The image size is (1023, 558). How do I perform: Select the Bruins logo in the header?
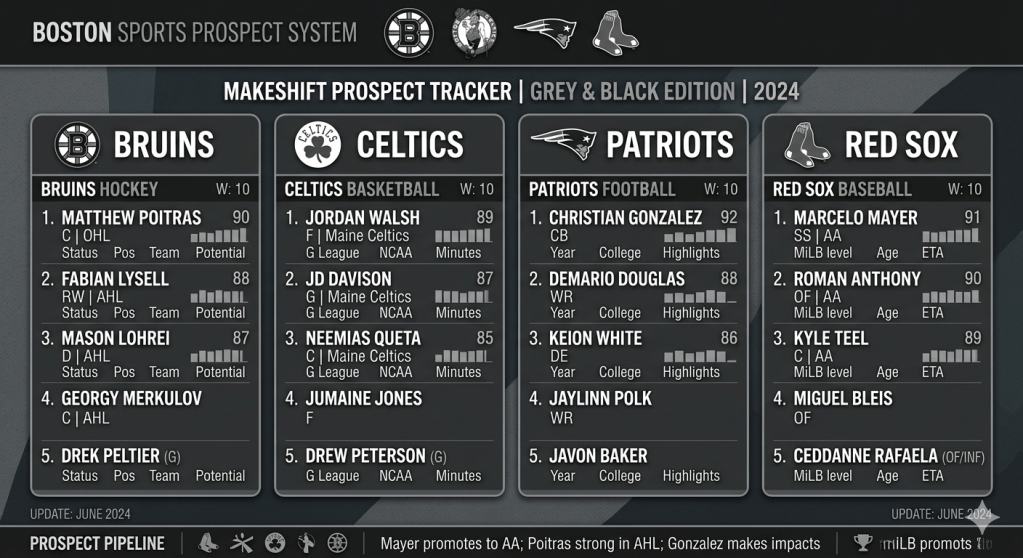[409, 32]
